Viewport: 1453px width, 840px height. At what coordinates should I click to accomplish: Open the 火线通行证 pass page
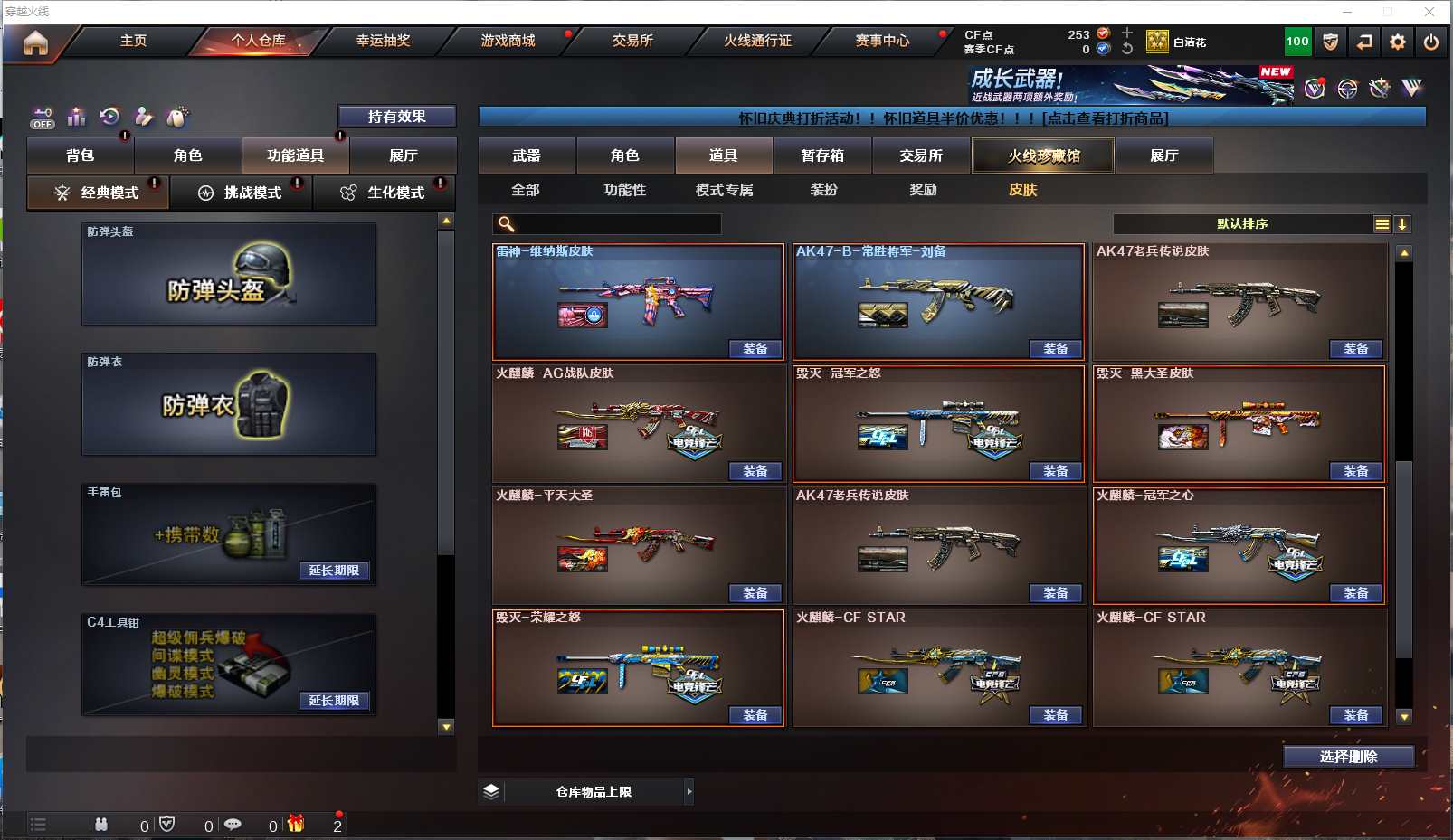point(757,41)
